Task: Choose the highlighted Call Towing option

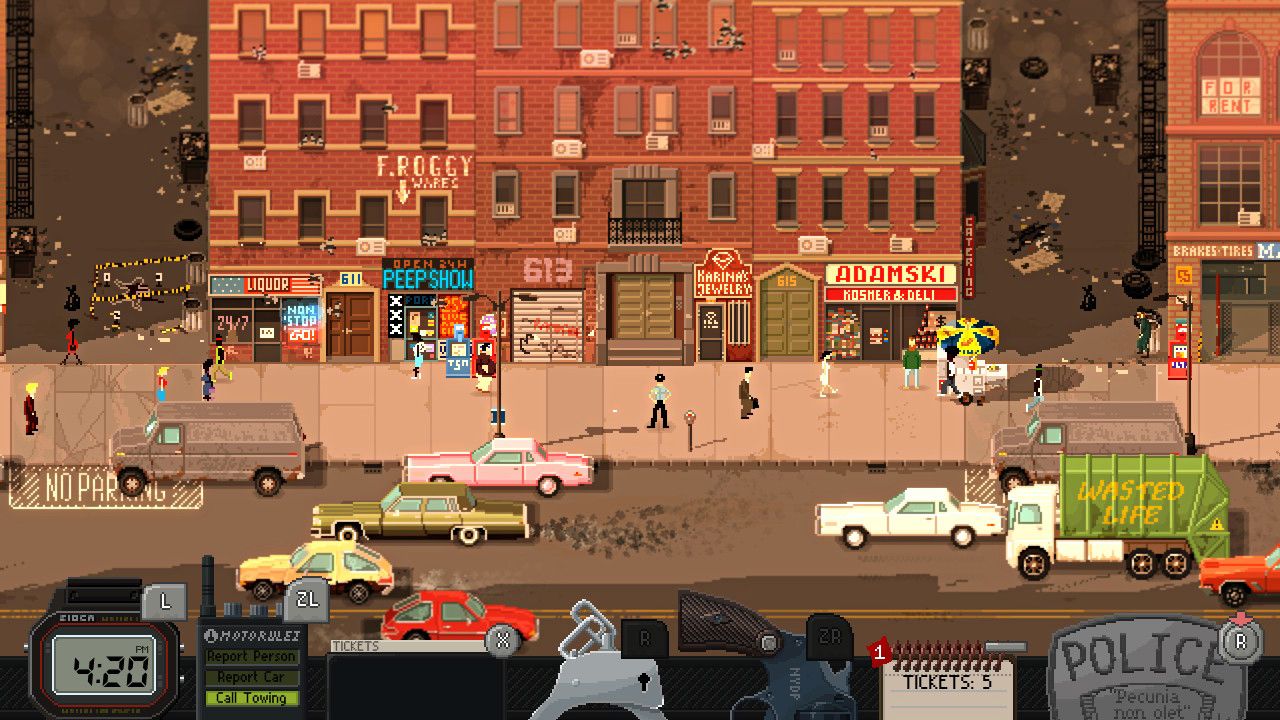Action: pyautogui.click(x=253, y=699)
